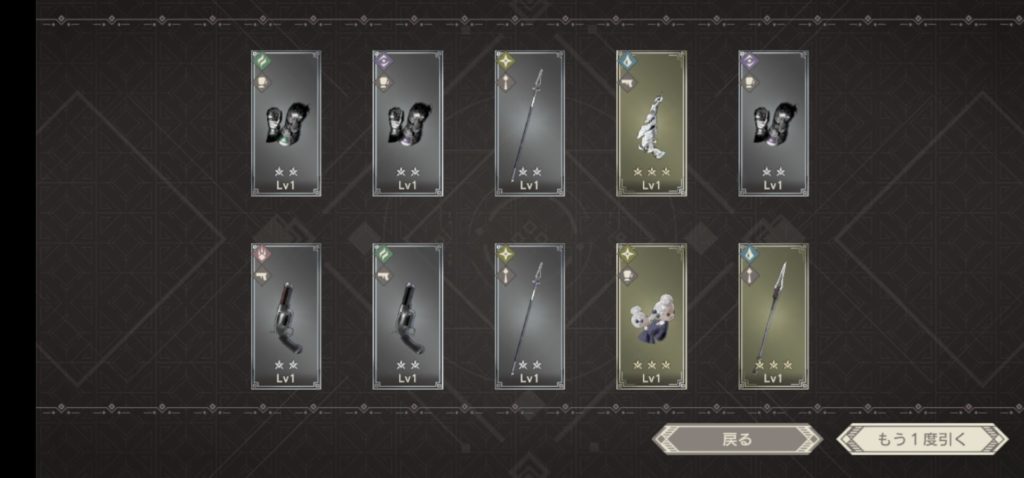Go back with the 戻る button
1024x478 pixels.
click(x=736, y=439)
